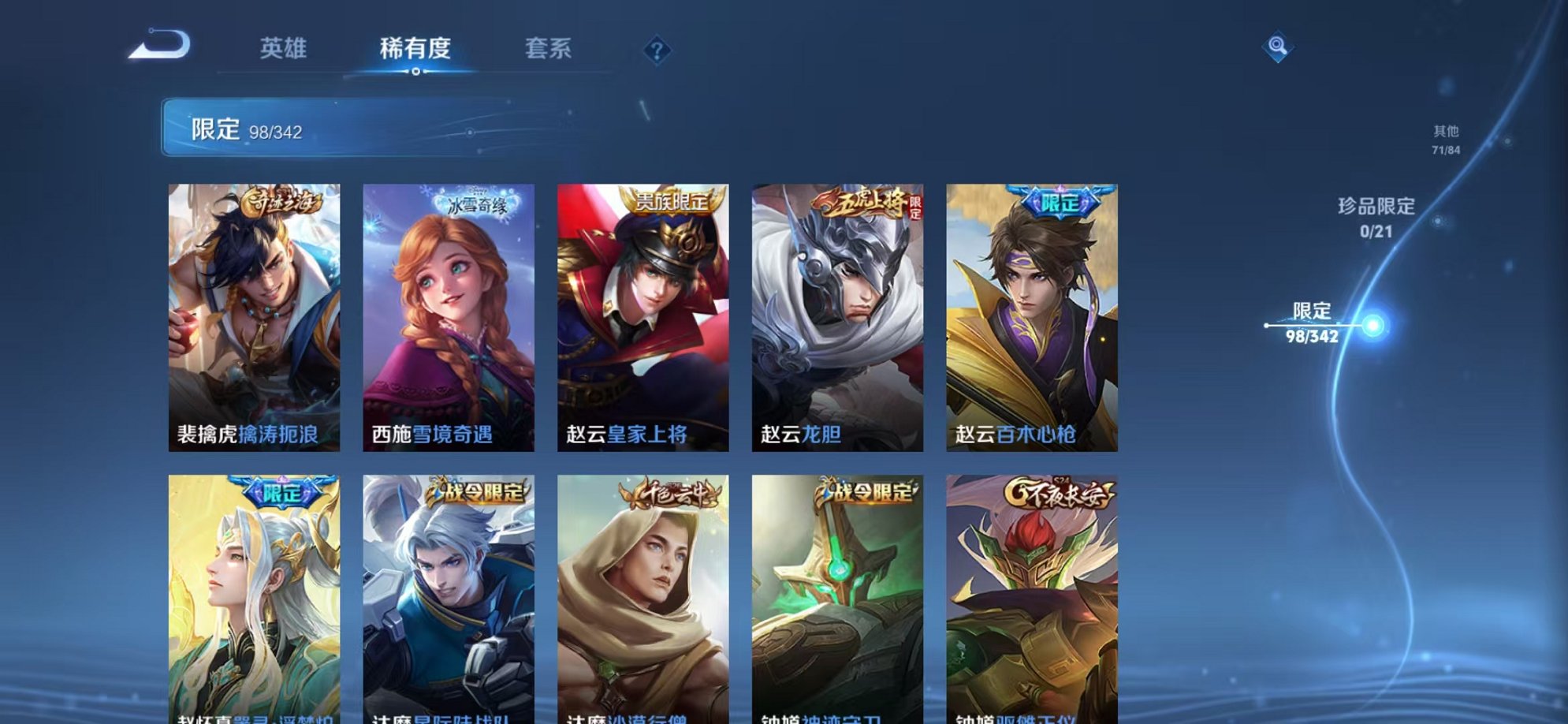Click the 五虎上将 badge on 赵云龙胆

tap(862, 200)
